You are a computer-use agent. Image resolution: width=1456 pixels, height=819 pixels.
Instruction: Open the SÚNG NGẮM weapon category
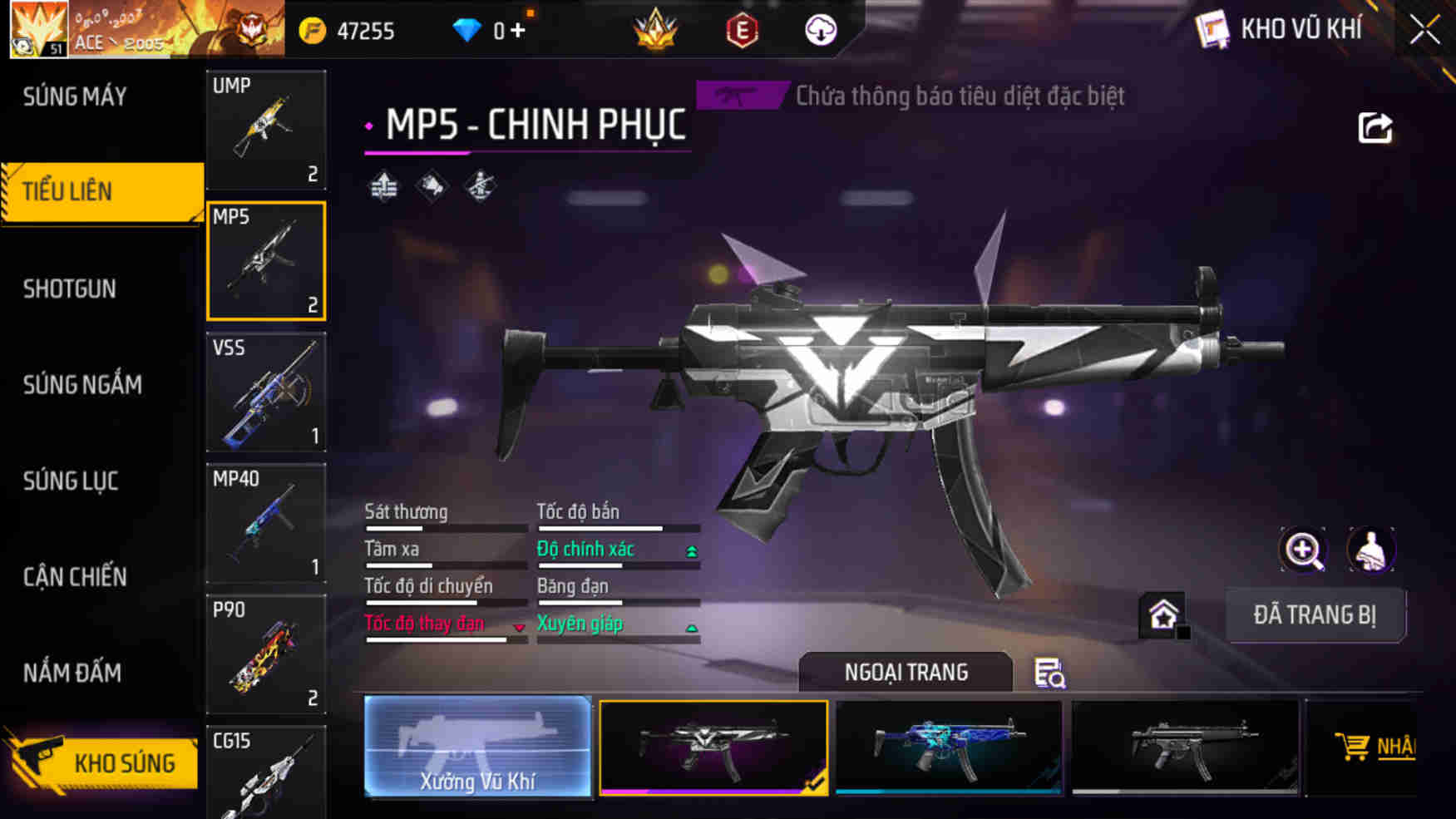[82, 384]
